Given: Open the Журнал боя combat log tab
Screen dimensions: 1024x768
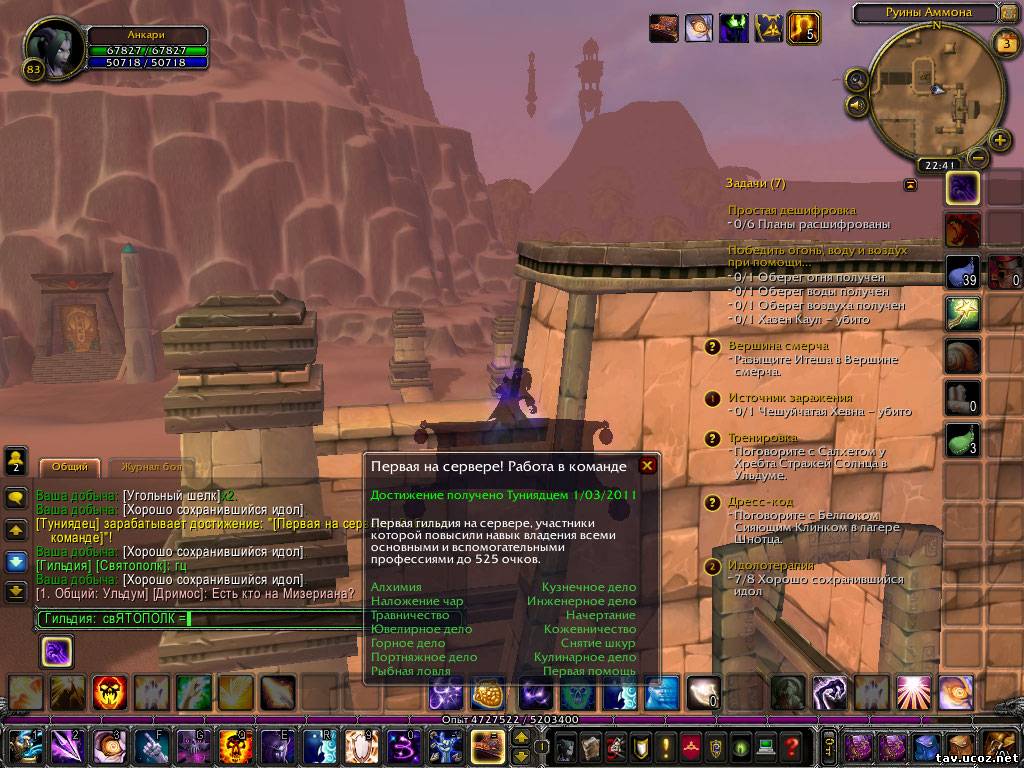Looking at the screenshot, I should 152,467.
